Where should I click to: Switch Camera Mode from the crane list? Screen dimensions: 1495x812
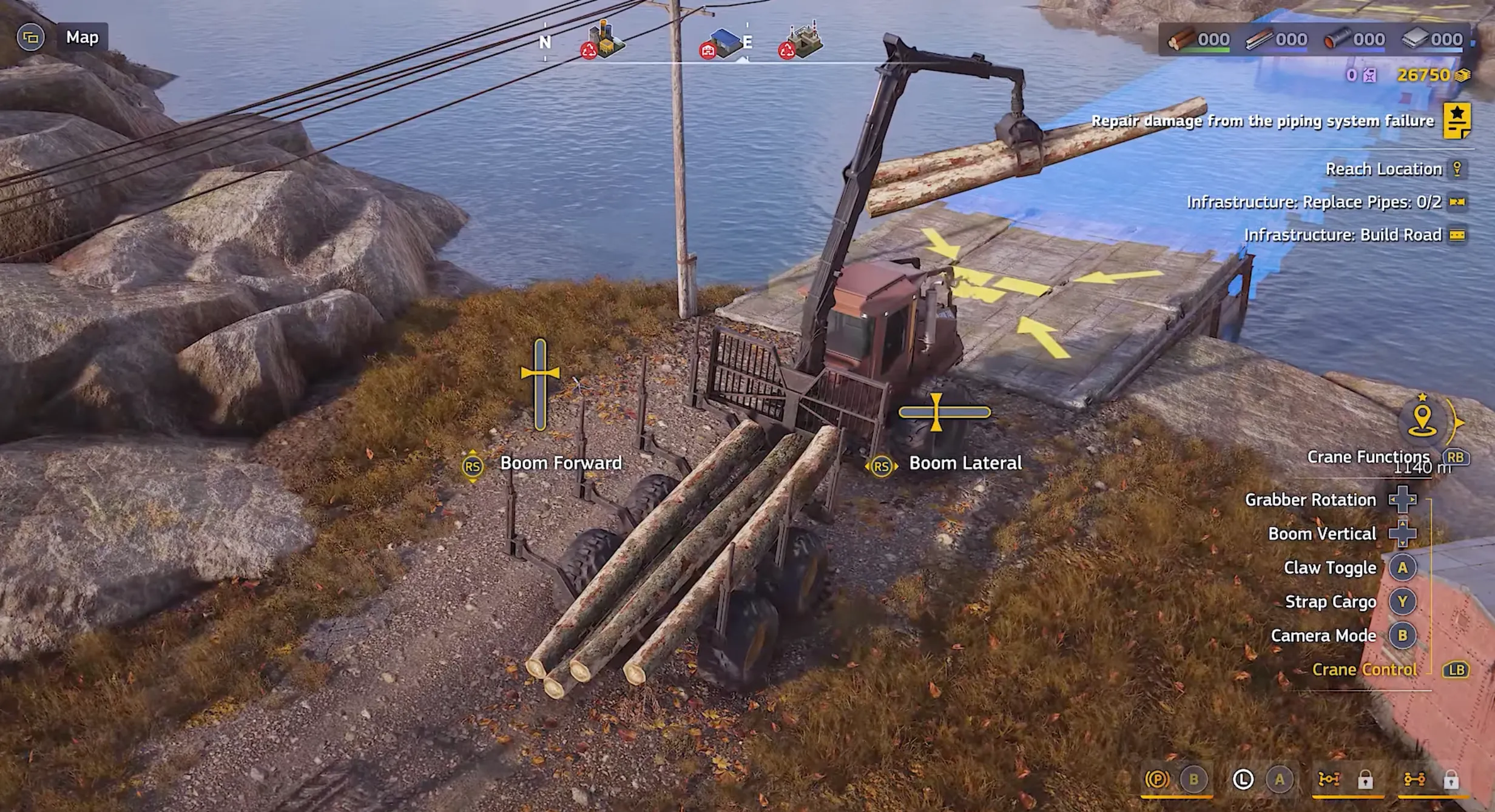(x=1323, y=636)
